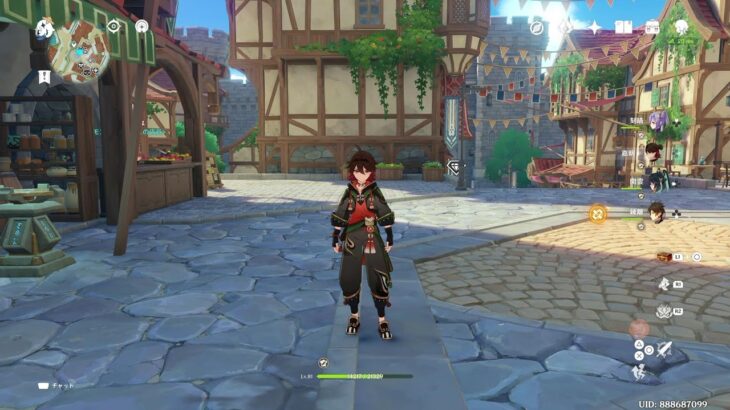Select the brown-haired fourth party member

tap(655, 212)
